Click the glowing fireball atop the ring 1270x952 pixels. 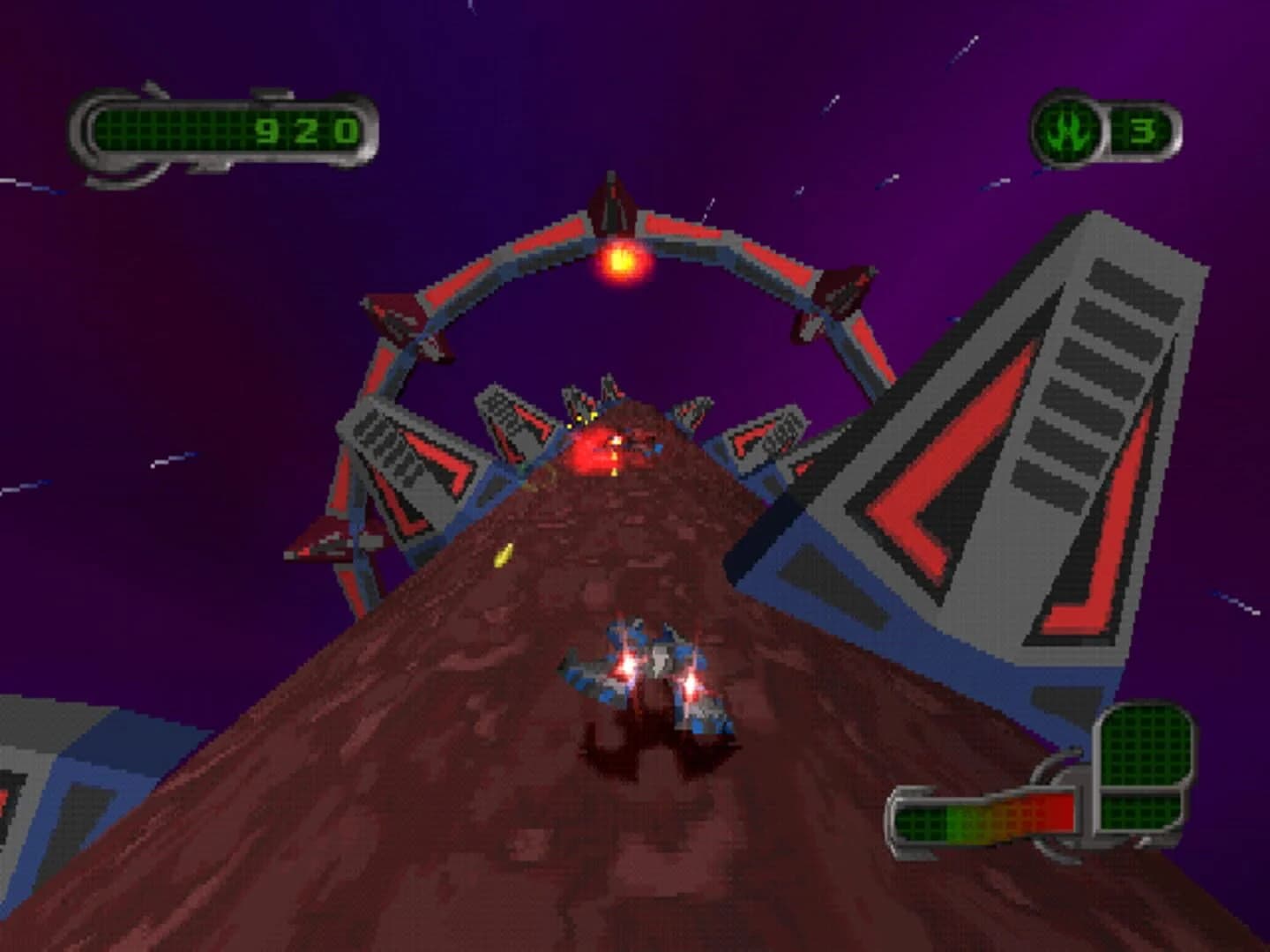coord(620,260)
